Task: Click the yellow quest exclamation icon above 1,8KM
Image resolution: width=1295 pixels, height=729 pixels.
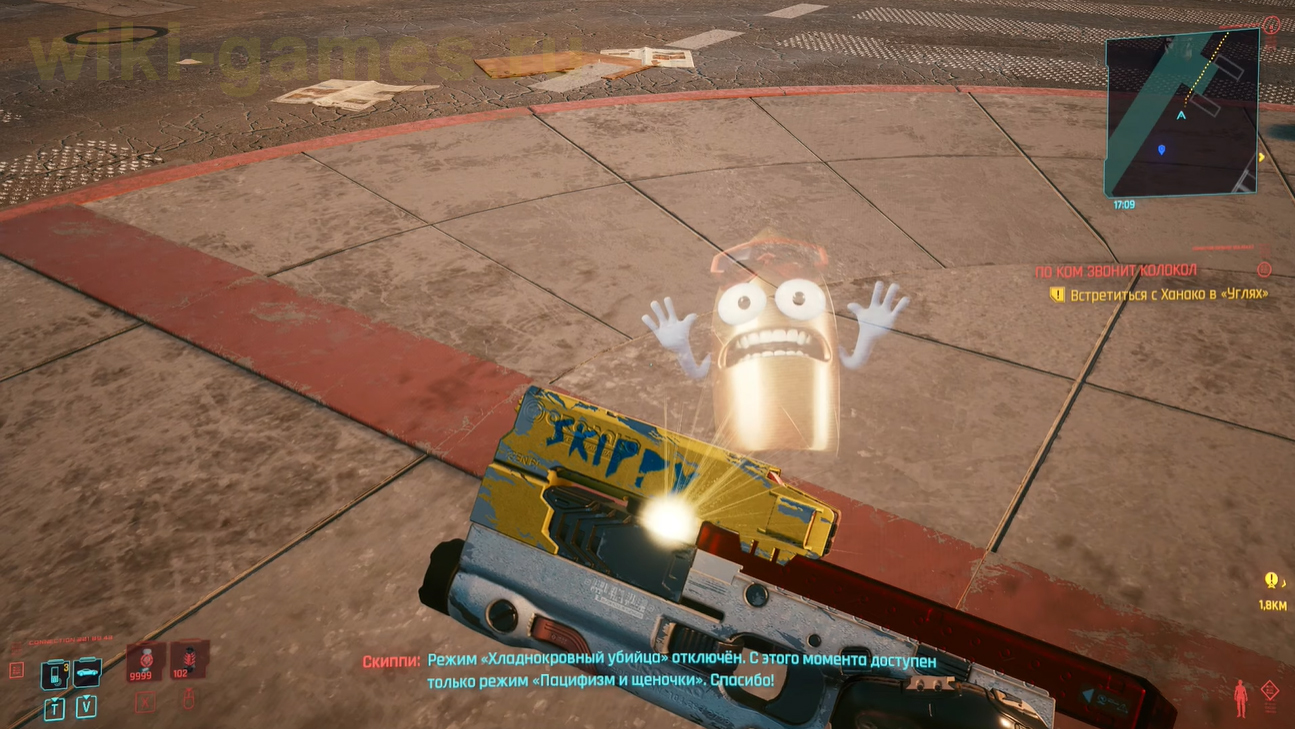Action: point(1272,581)
